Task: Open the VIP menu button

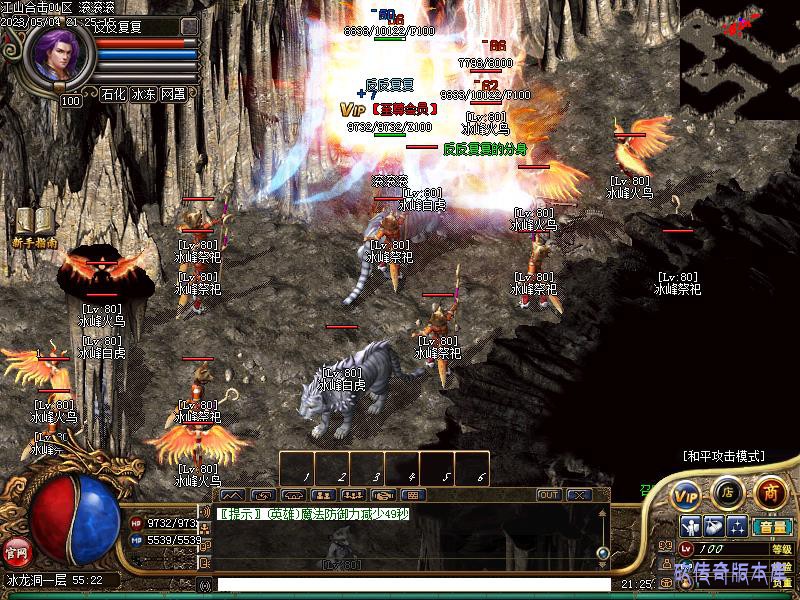Action: point(685,494)
